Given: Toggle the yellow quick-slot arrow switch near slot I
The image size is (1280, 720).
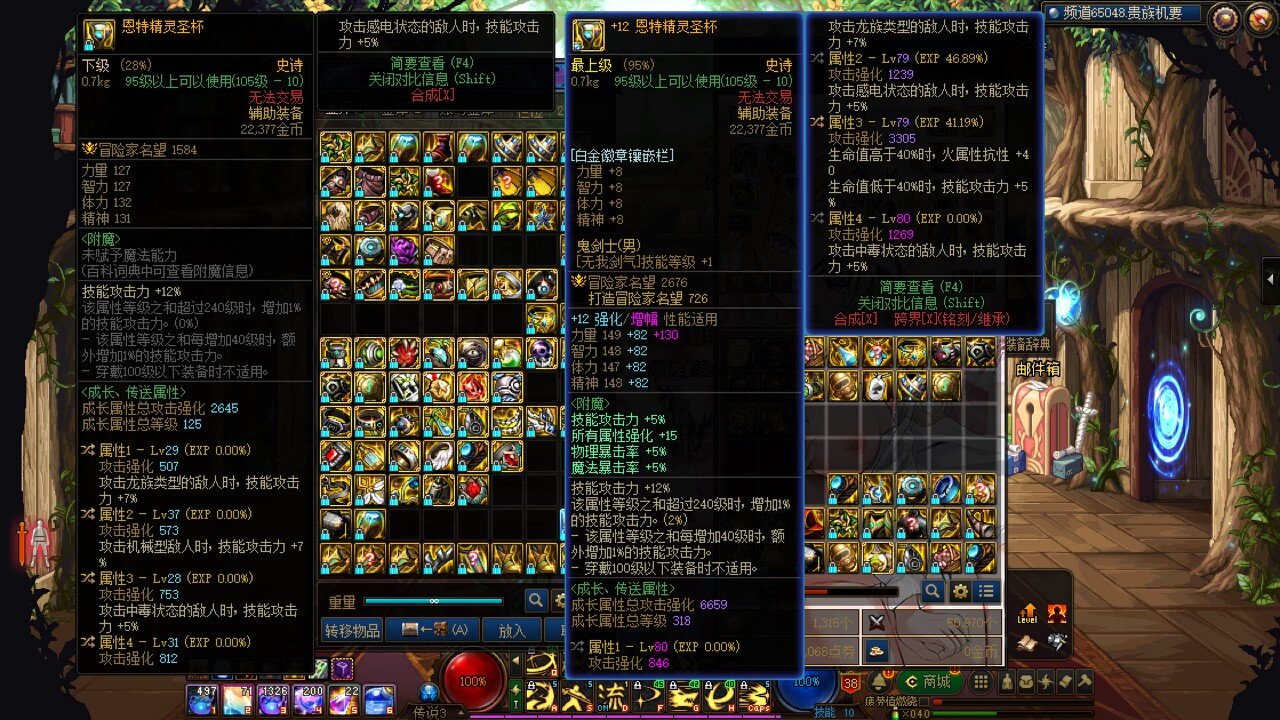Looking at the screenshot, I should (x=516, y=690).
